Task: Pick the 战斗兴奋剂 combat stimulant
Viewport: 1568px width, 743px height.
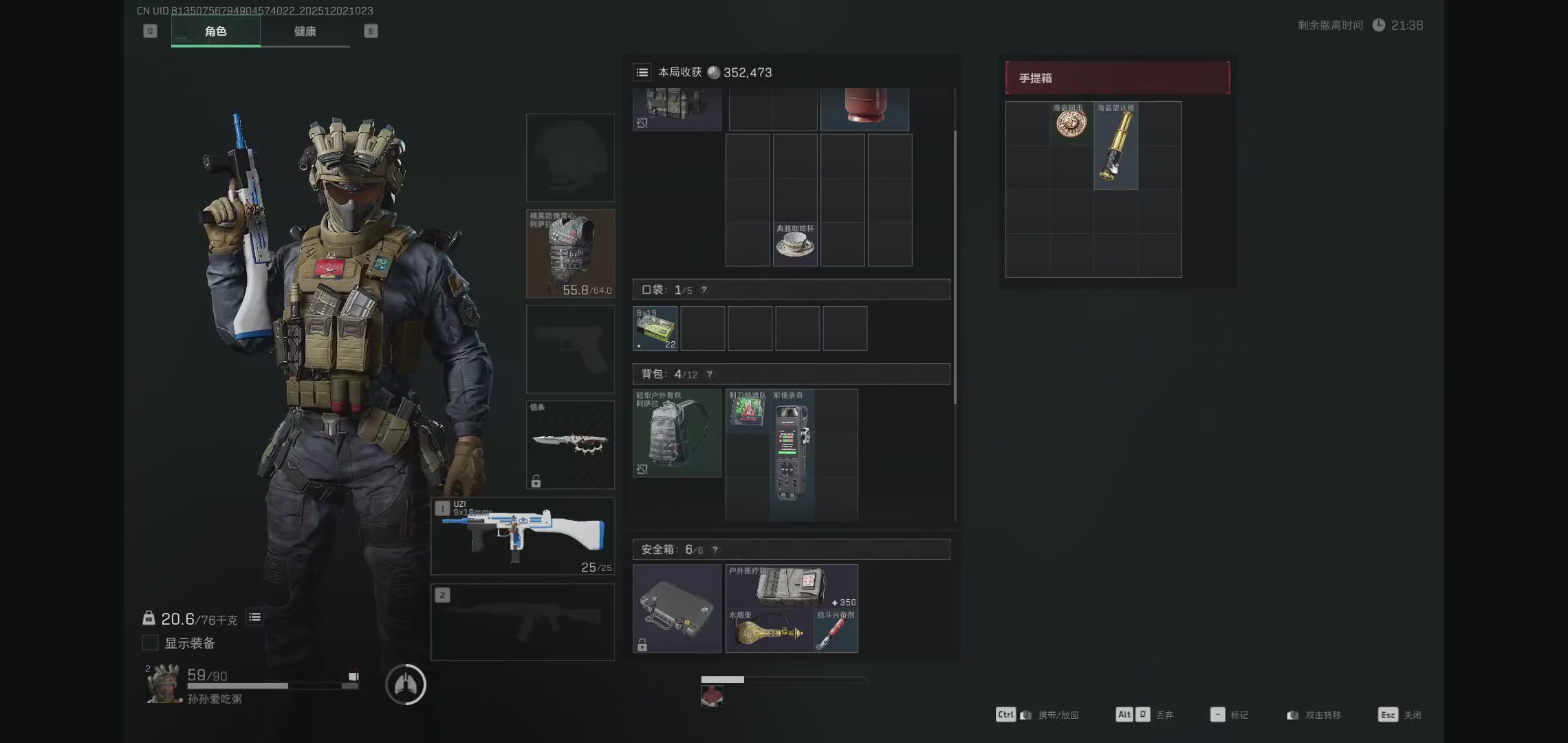Action: coord(836,631)
